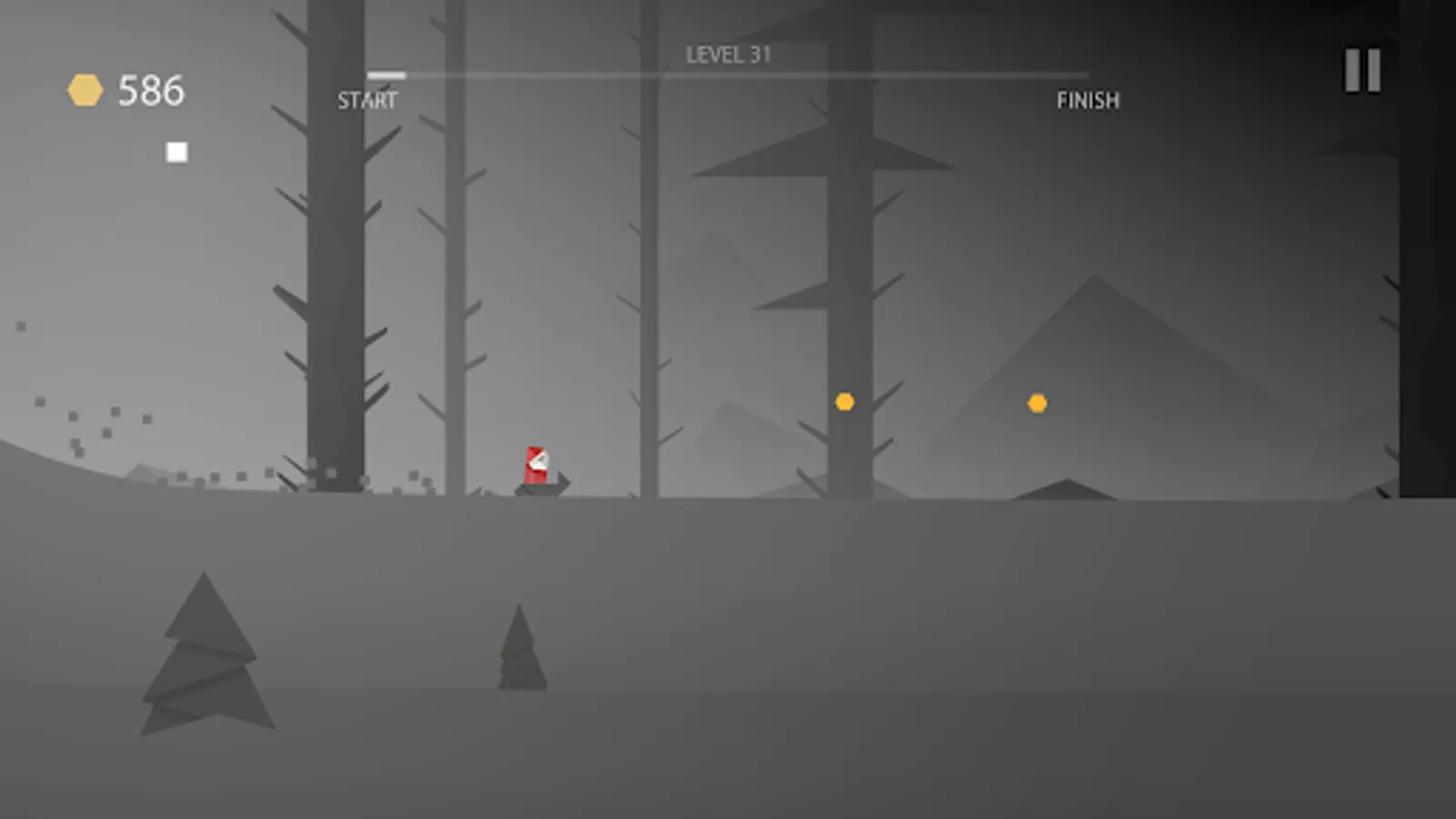Image resolution: width=1456 pixels, height=819 pixels.
Task: Tap the red player character on the slope
Action: click(535, 464)
